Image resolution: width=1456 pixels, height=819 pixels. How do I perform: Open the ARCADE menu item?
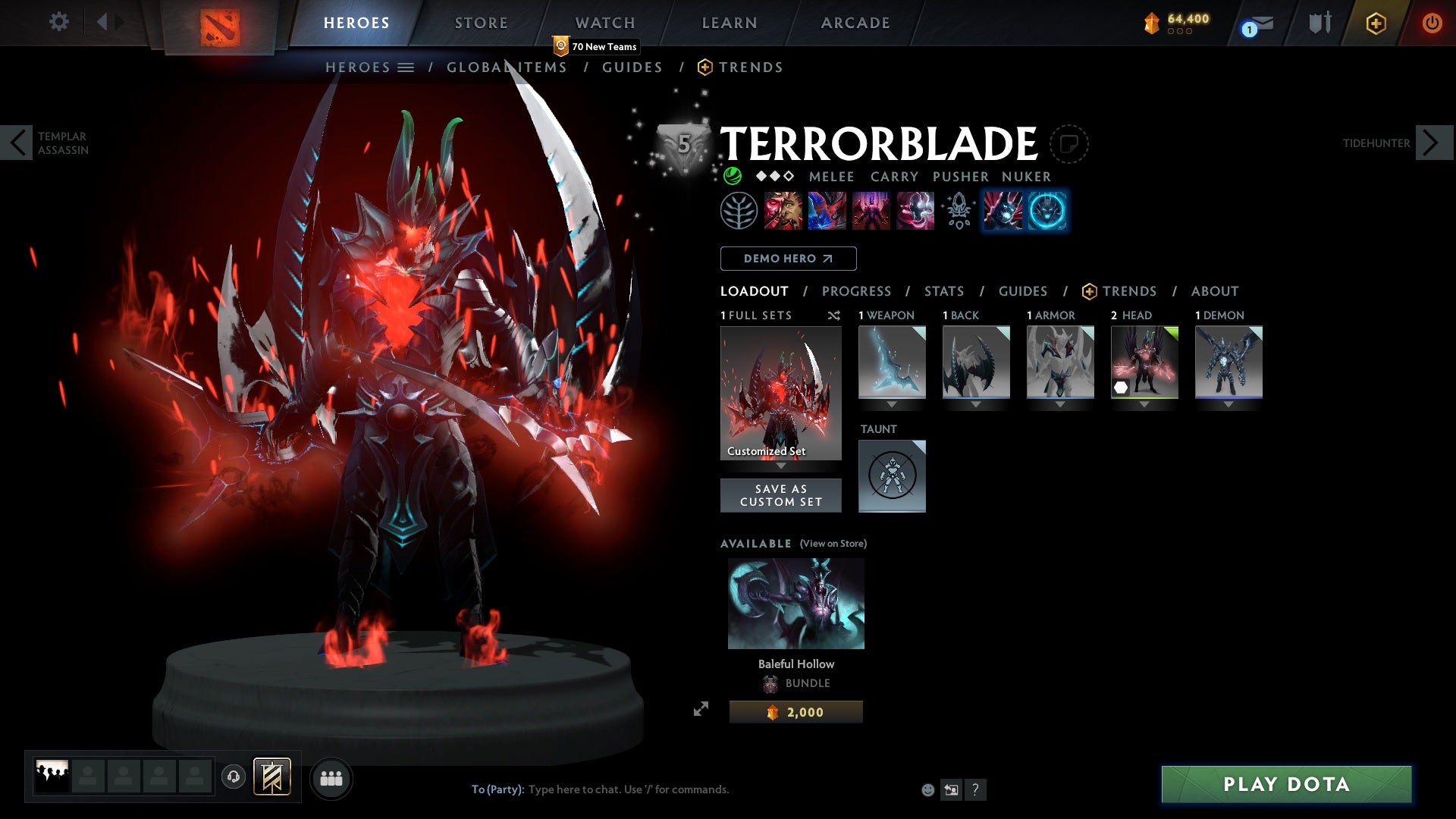coord(855,22)
